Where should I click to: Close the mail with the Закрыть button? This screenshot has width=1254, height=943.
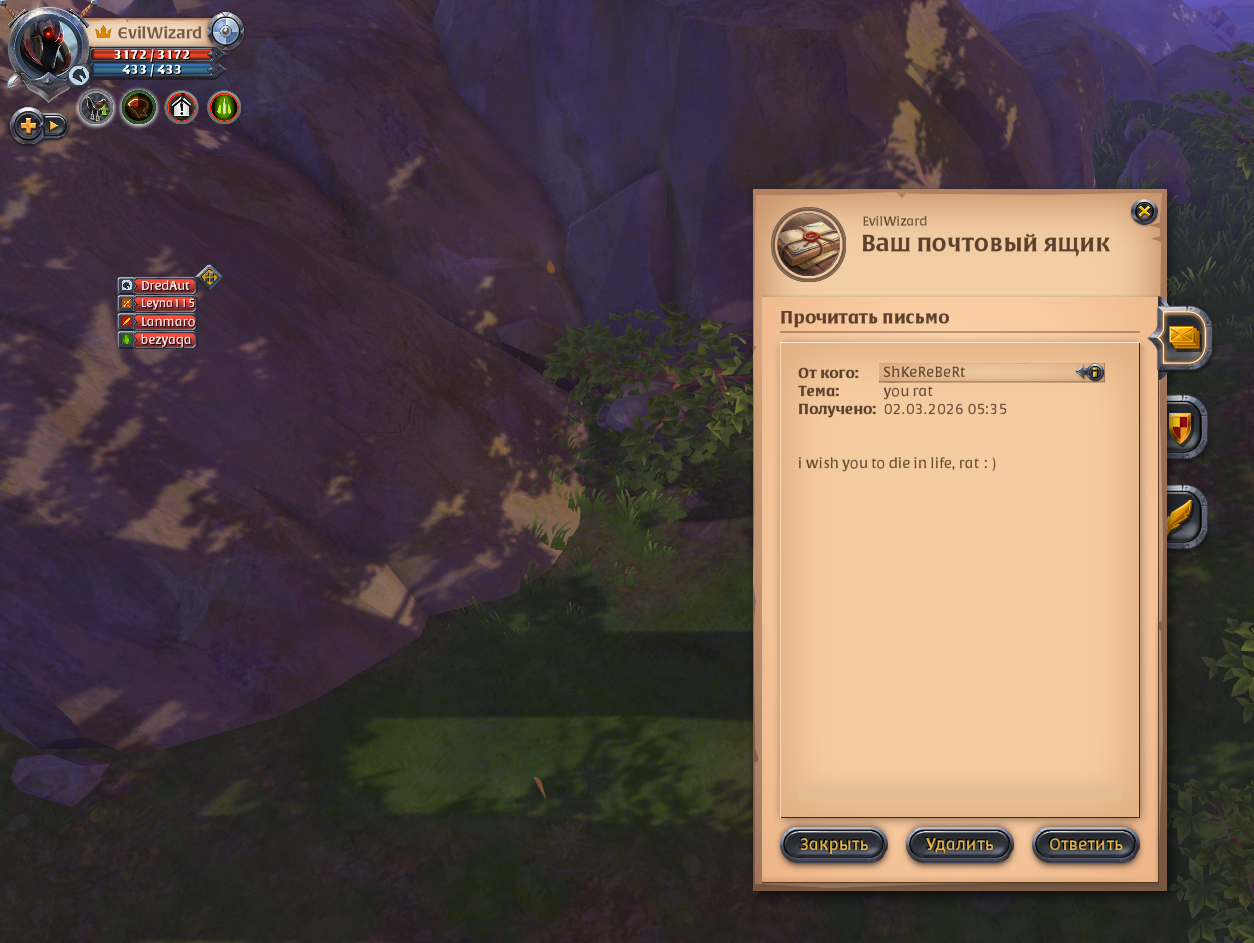click(x=833, y=845)
